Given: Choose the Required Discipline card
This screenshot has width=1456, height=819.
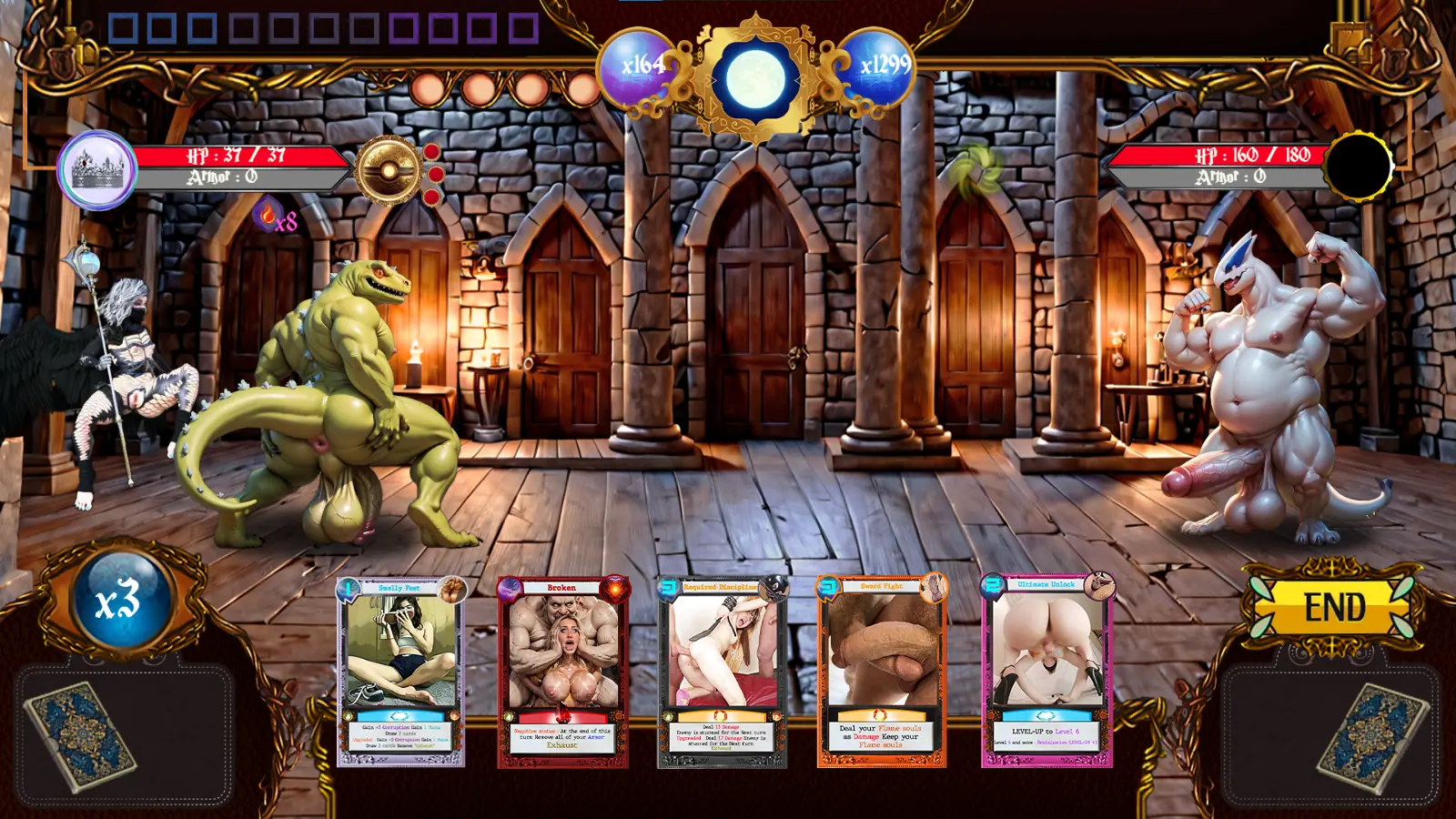Looking at the screenshot, I should [723, 672].
